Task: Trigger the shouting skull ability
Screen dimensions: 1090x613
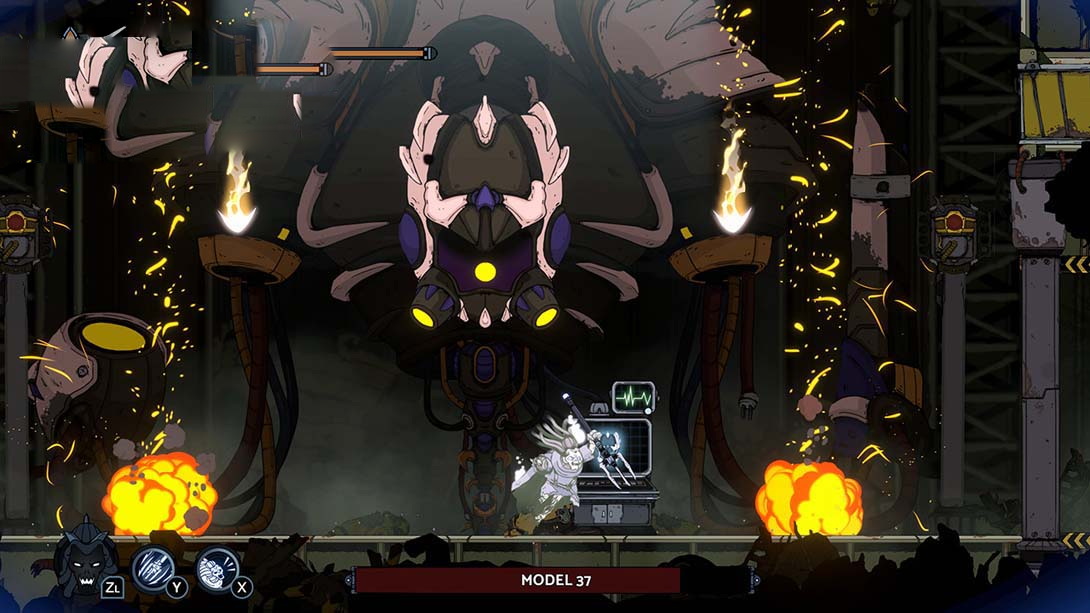Action: pos(217,566)
